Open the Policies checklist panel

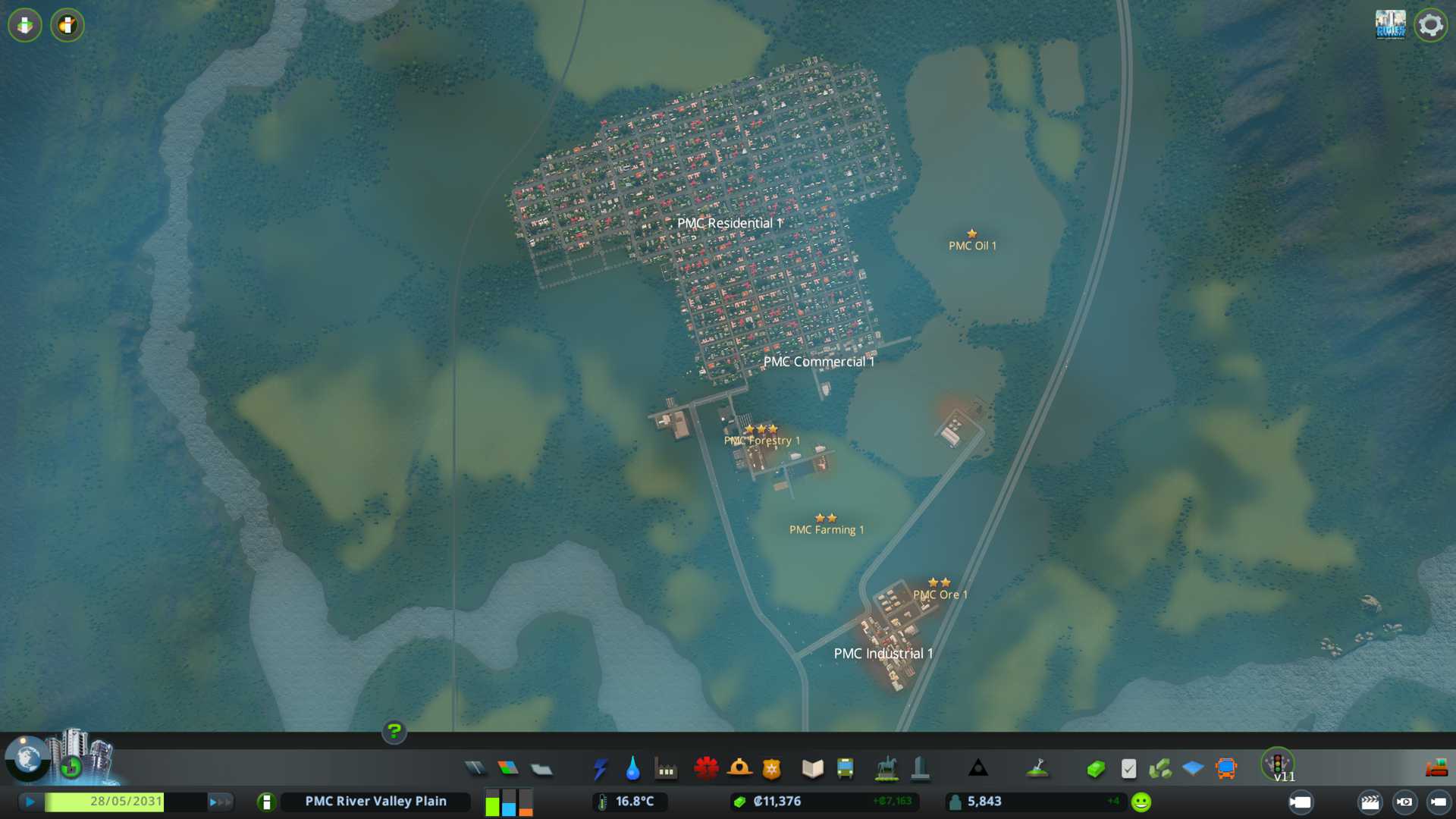[1128, 769]
